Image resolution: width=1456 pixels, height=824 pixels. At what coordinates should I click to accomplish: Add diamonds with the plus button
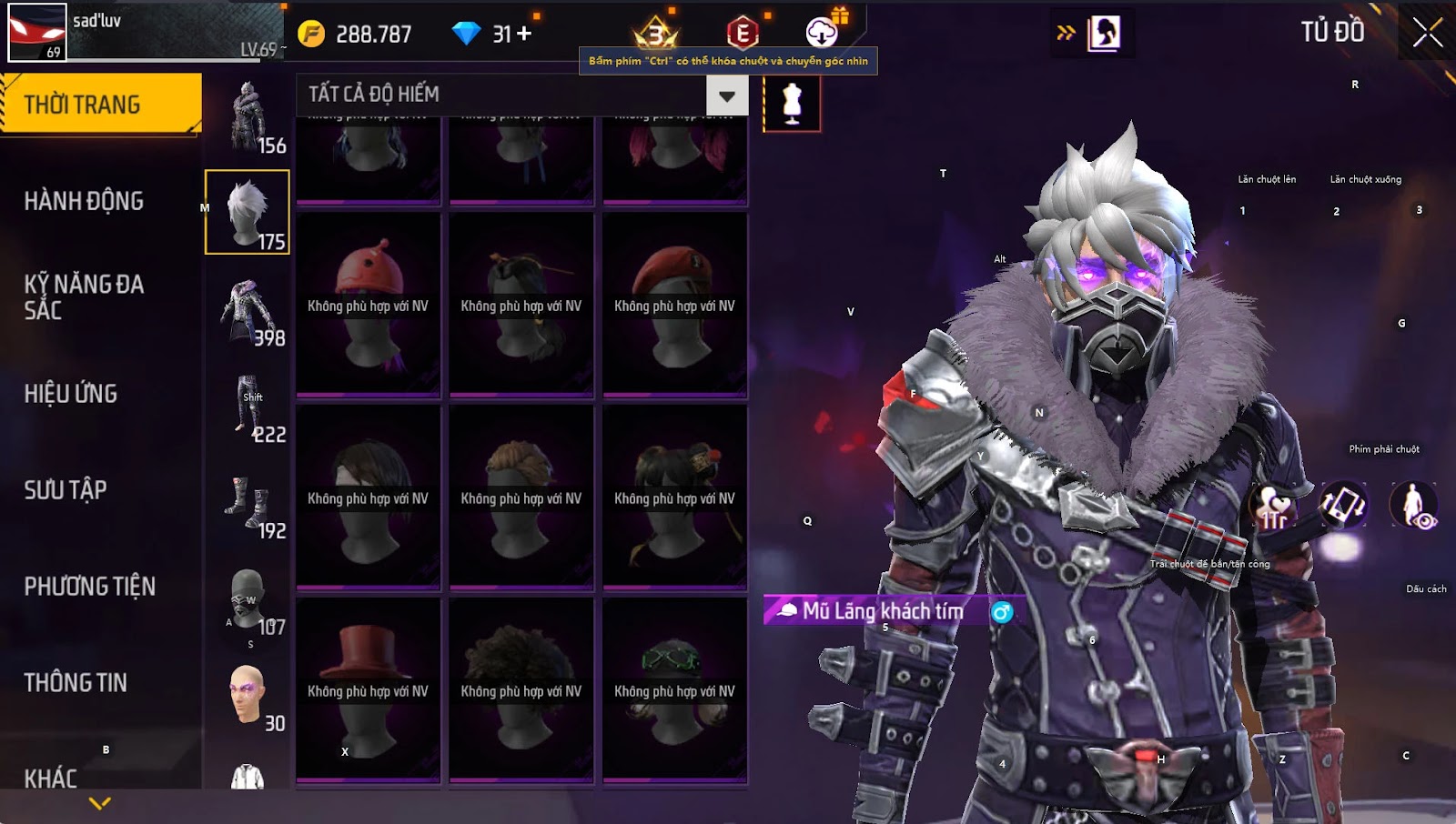pos(524,34)
